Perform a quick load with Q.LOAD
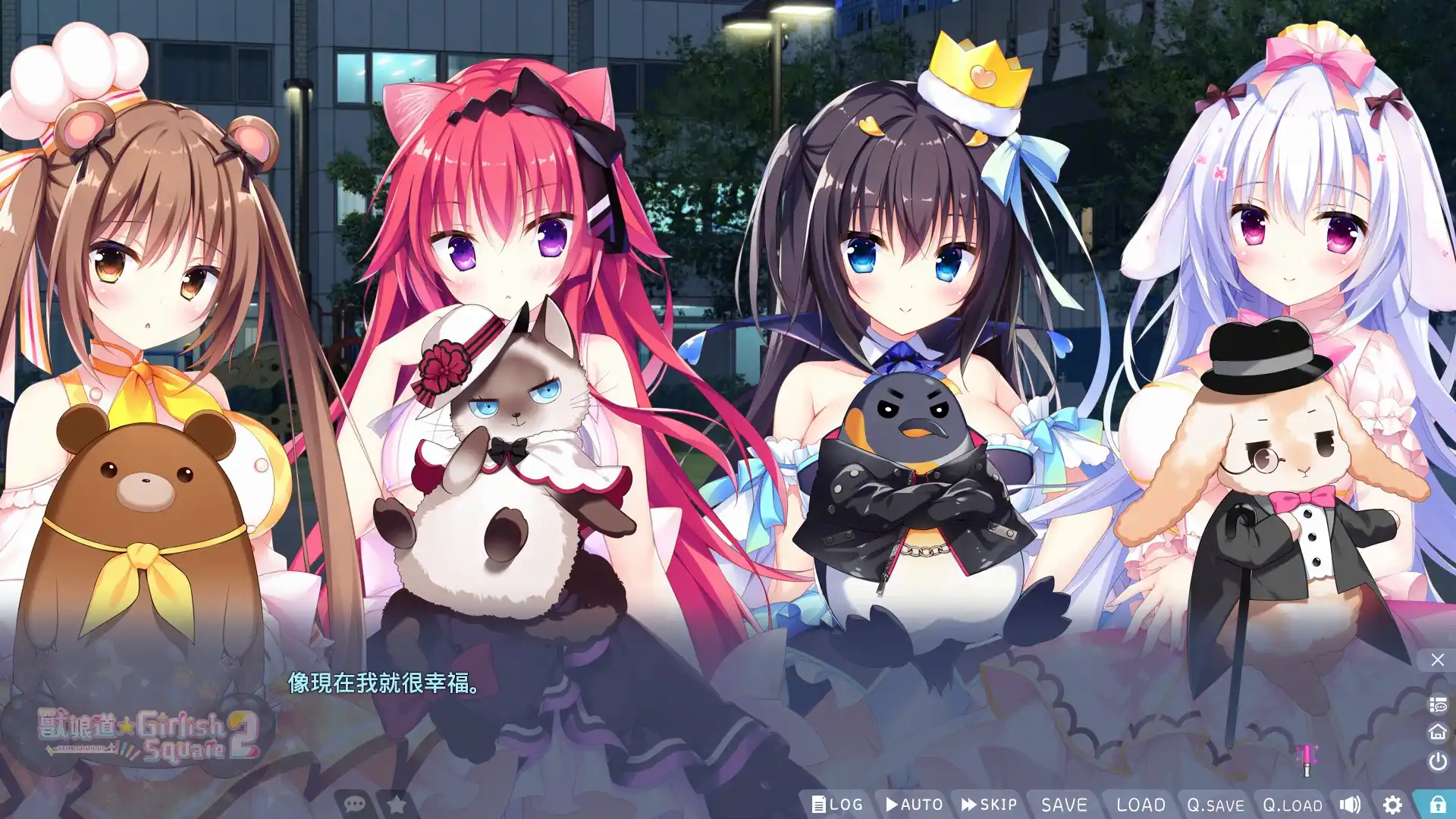Screen dimensions: 1456x819 (x=1293, y=805)
